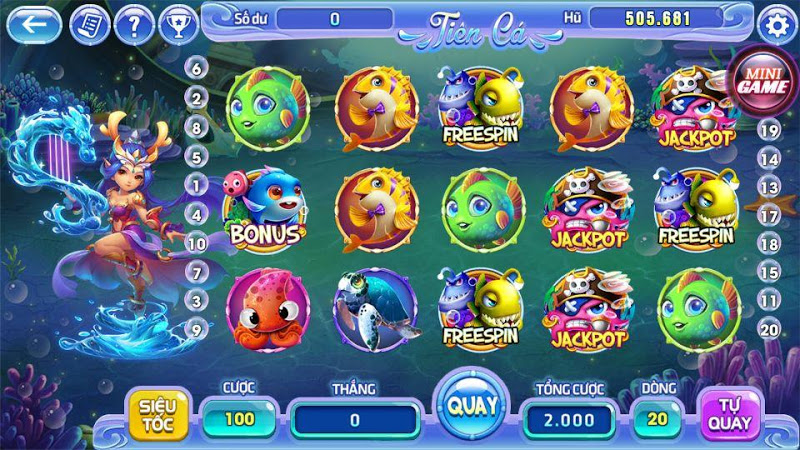This screenshot has width=800, height=450.
Task: Select payline number 9
Action: (x=196, y=328)
